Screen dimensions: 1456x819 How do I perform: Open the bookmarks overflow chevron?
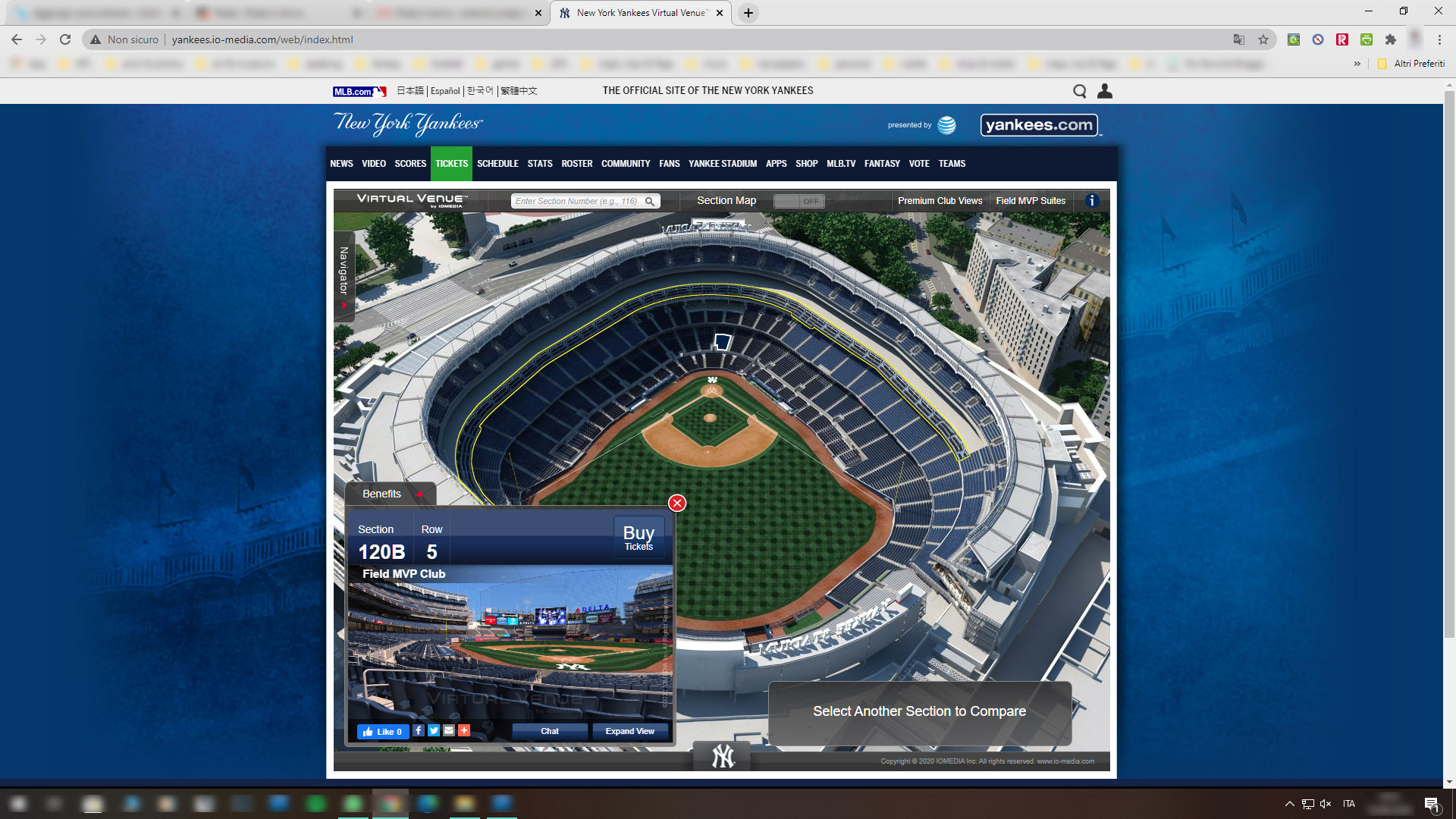1357,64
